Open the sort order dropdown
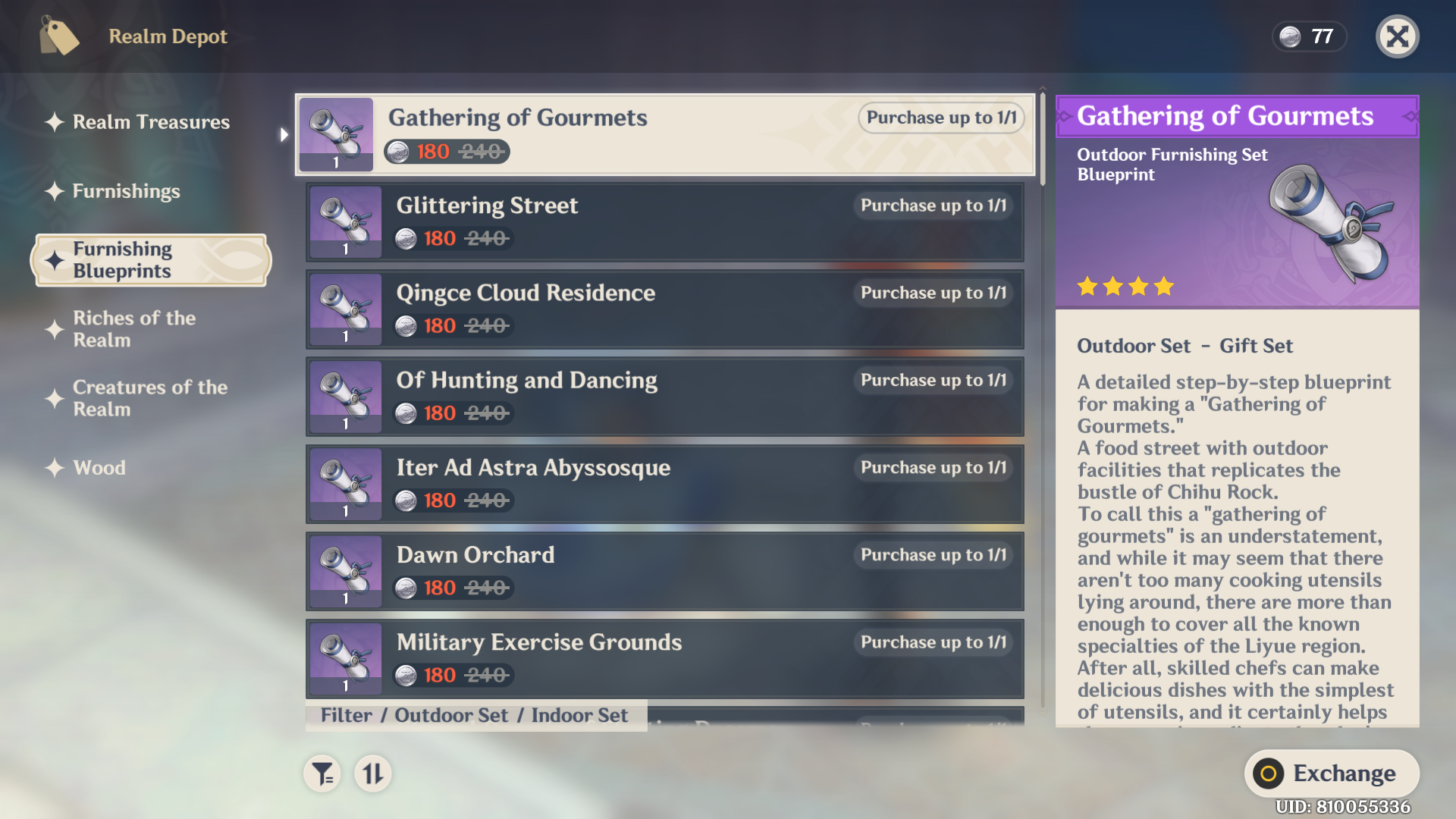The width and height of the screenshot is (1456, 819). tap(372, 774)
